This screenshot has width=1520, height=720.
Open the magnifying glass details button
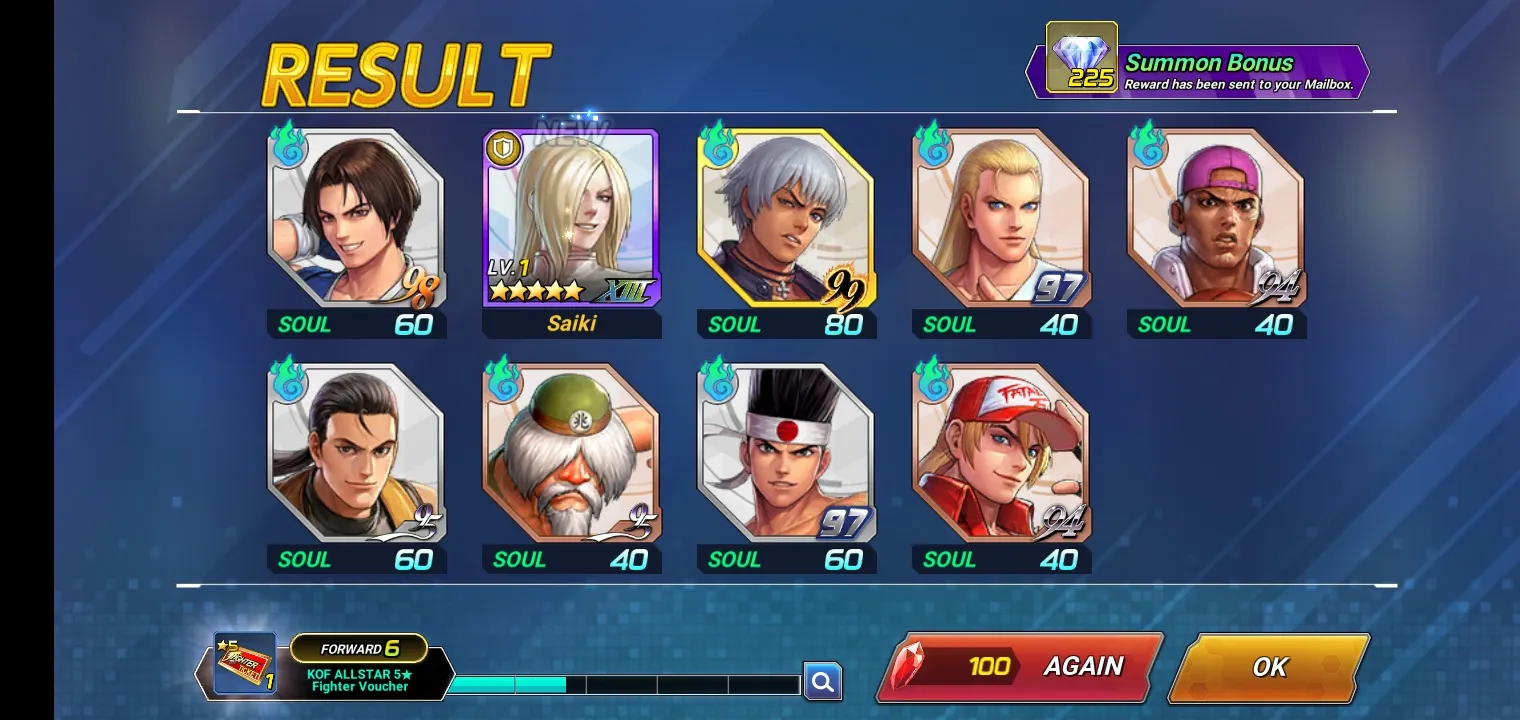tap(822, 682)
